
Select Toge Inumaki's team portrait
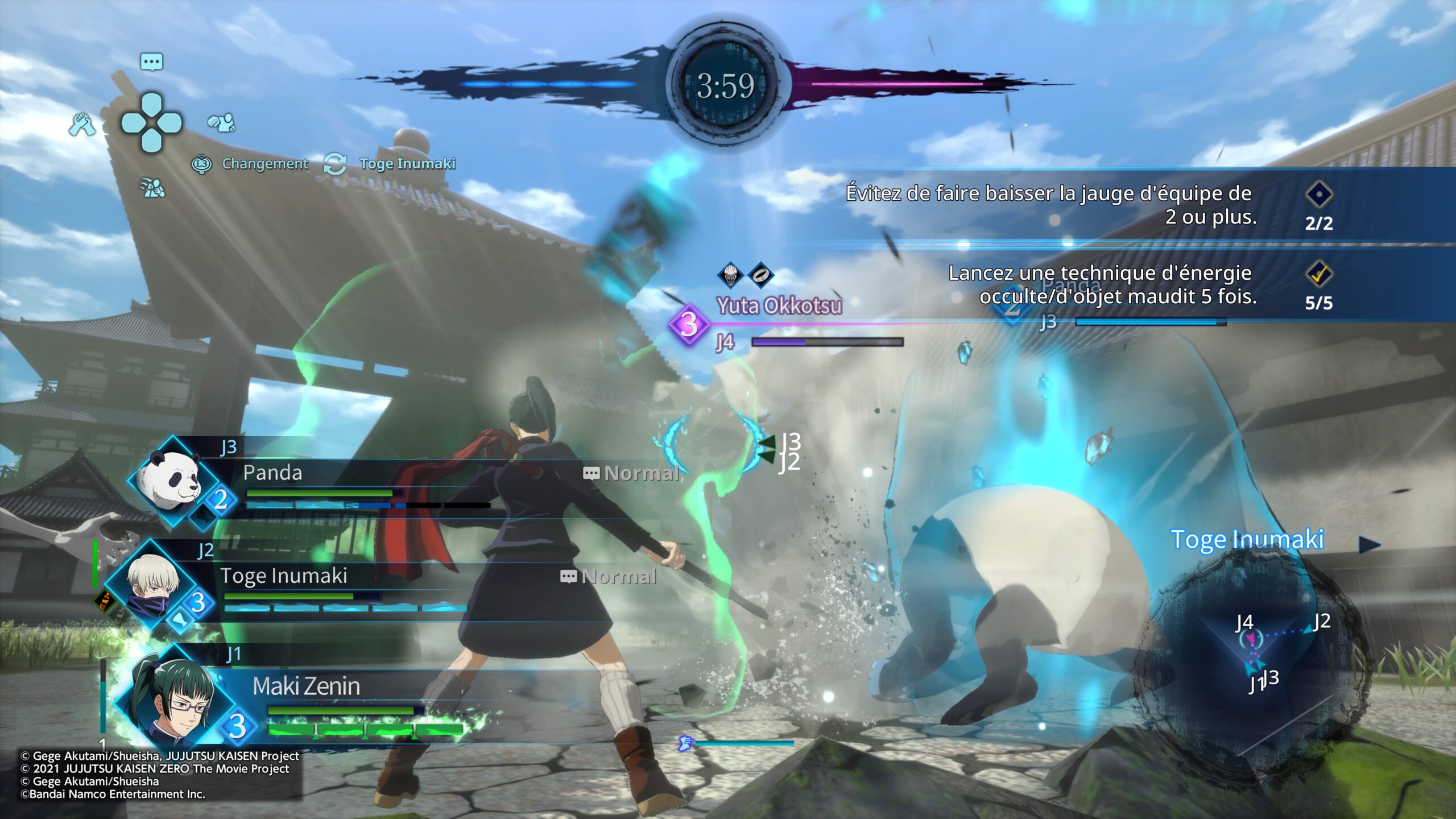click(x=152, y=585)
